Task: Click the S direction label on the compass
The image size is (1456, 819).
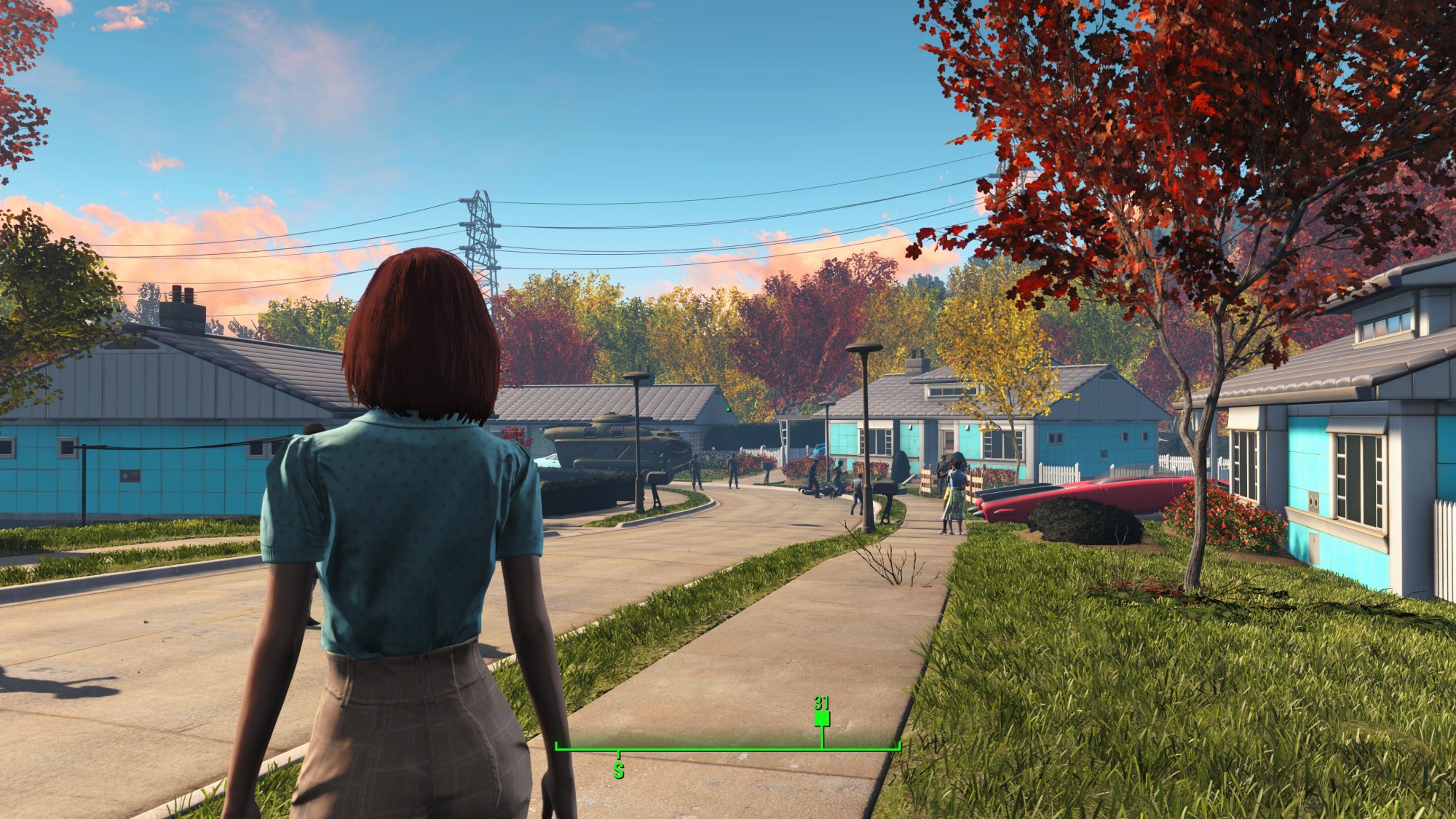Action: pos(618,770)
